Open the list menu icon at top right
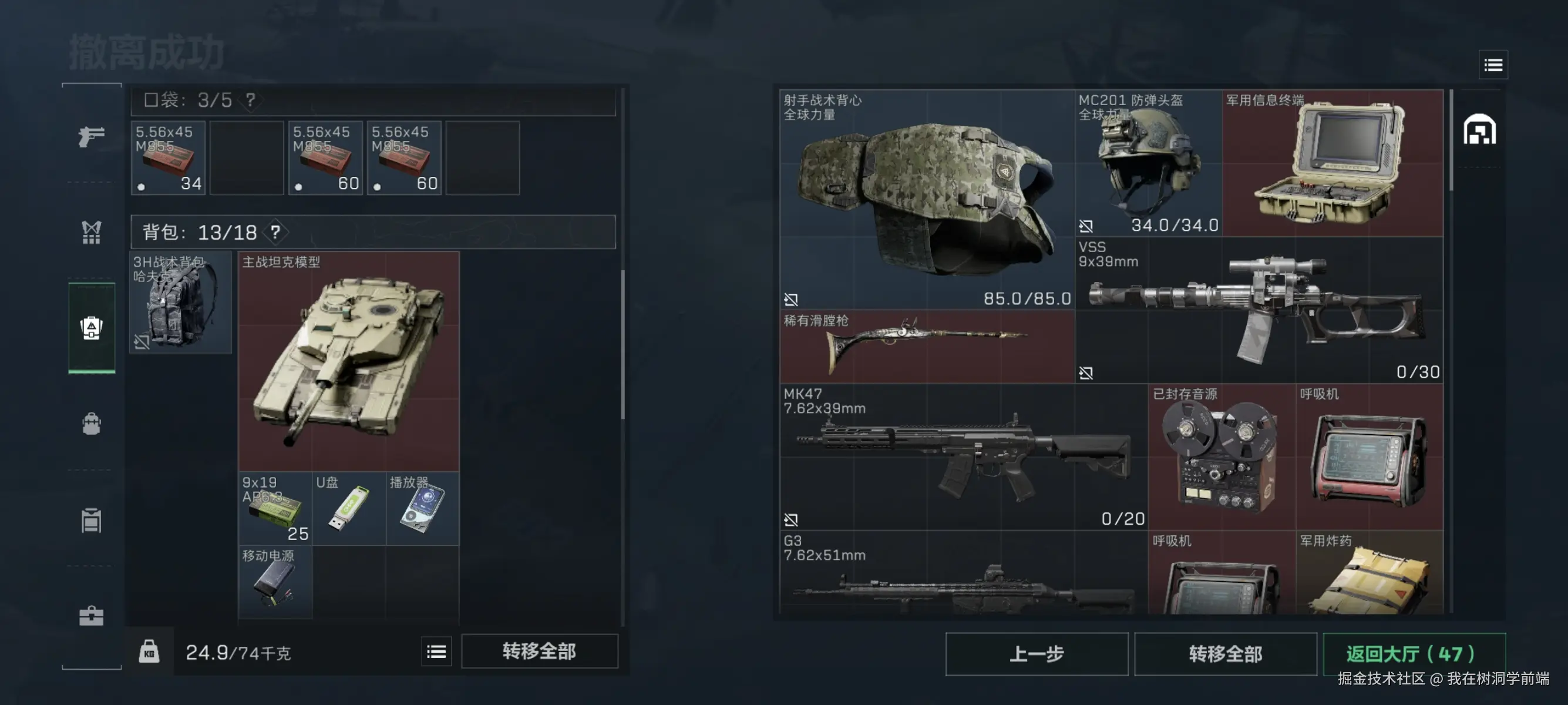This screenshot has height=705, width=1568. [x=1492, y=65]
